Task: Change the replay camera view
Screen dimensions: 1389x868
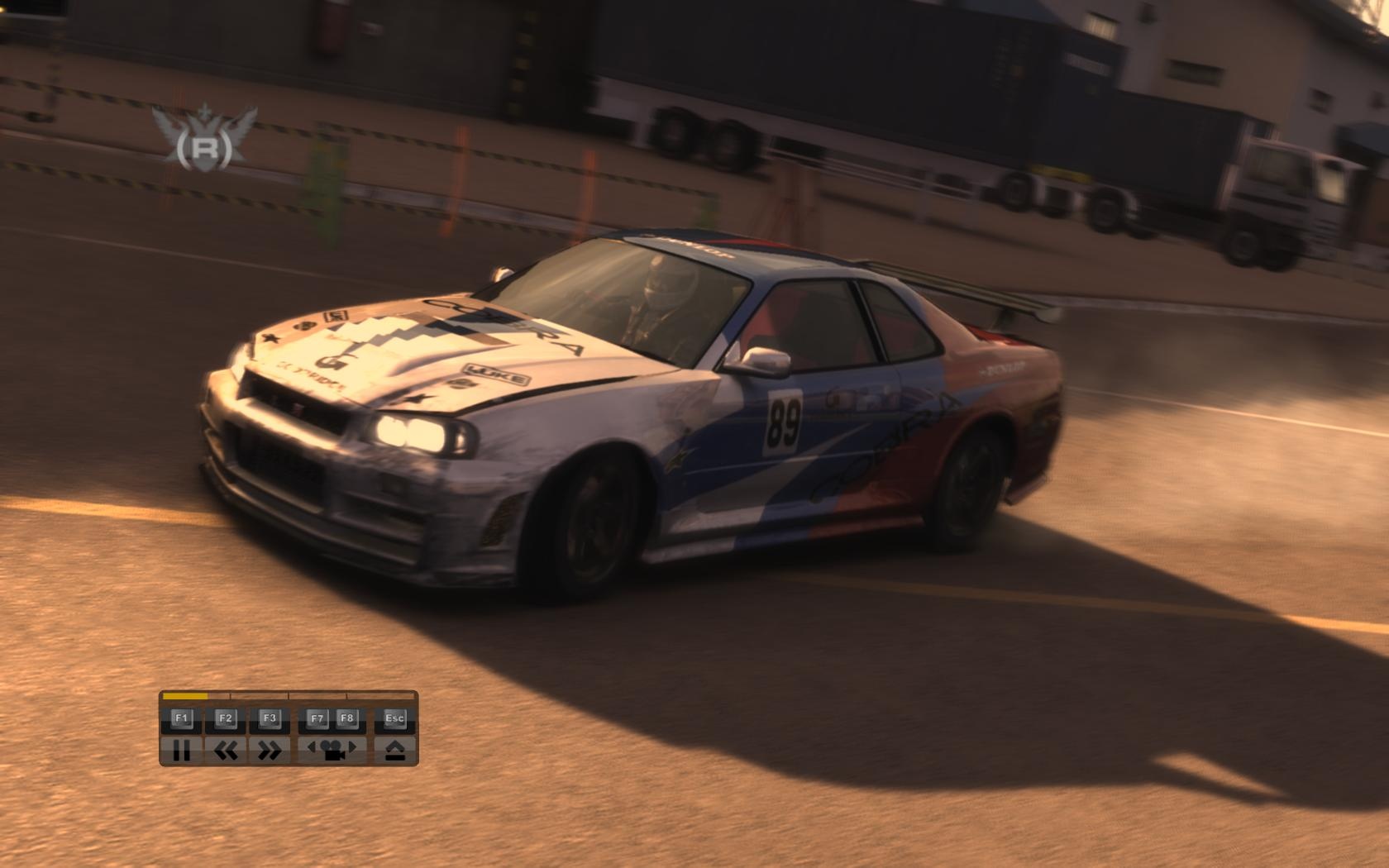Action: [332, 750]
